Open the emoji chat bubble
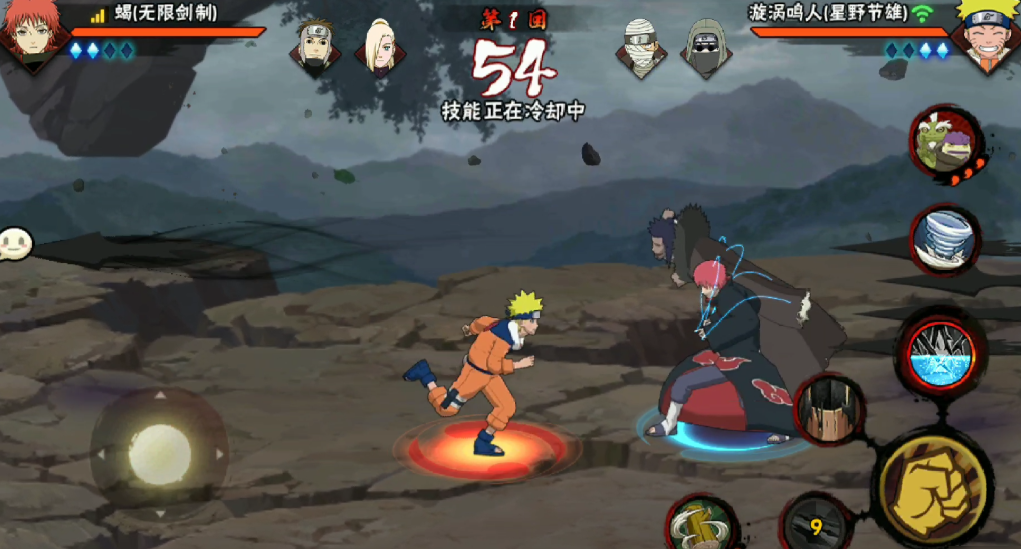This screenshot has width=1021, height=549. [15, 243]
